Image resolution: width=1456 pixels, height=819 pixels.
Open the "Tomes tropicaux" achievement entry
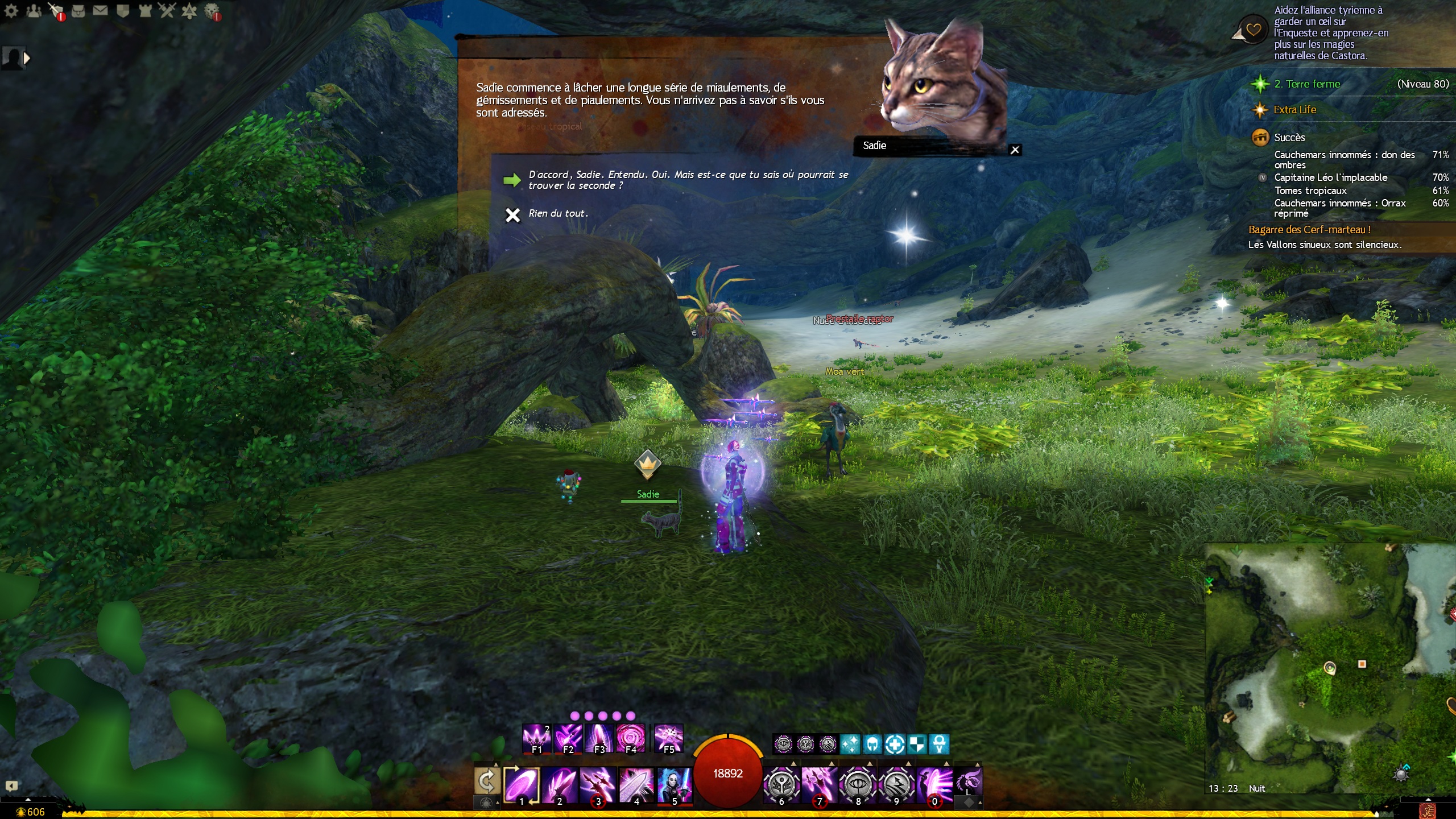point(1310,191)
